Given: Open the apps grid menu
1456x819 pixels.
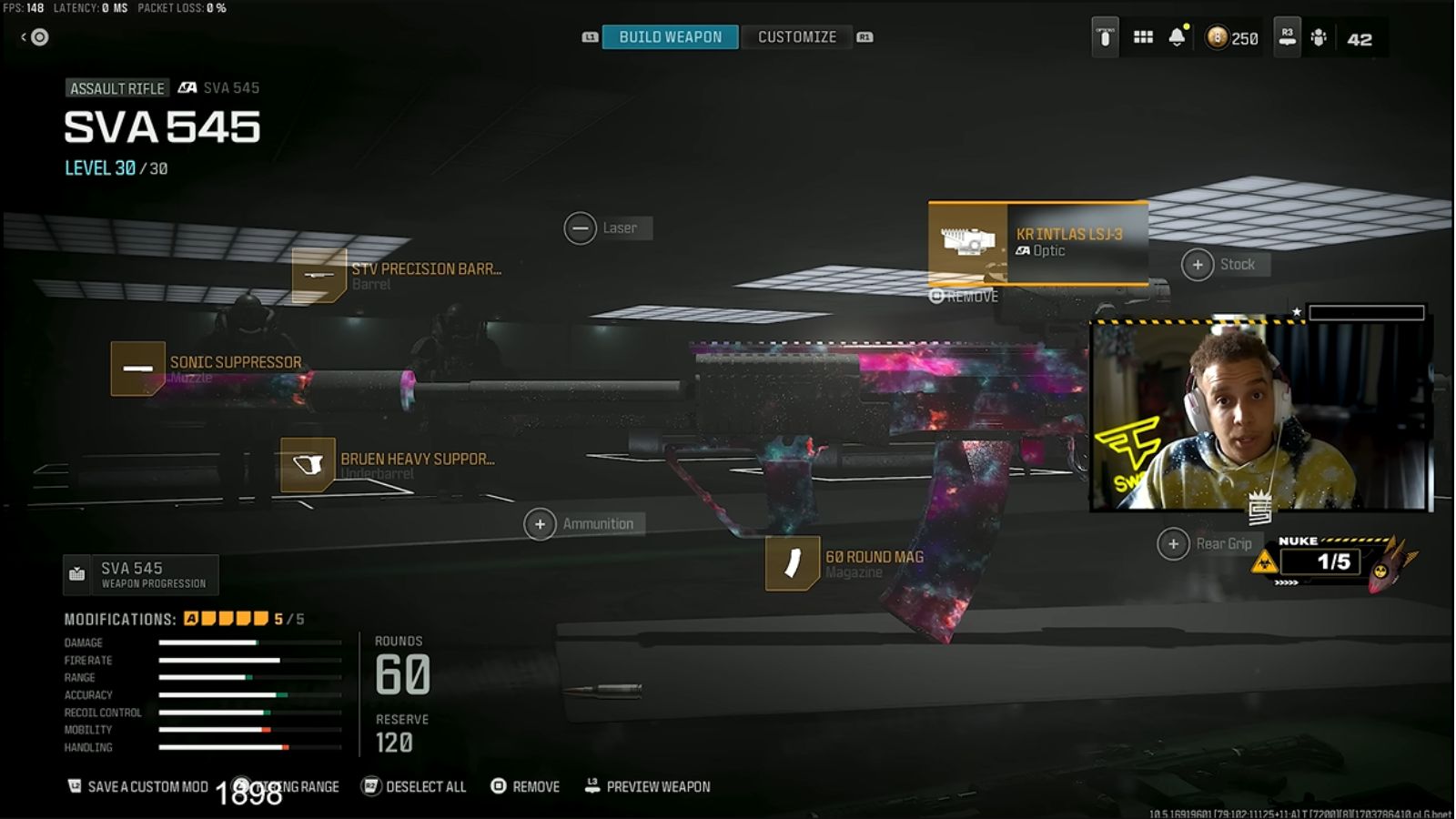Looking at the screenshot, I should [1144, 36].
